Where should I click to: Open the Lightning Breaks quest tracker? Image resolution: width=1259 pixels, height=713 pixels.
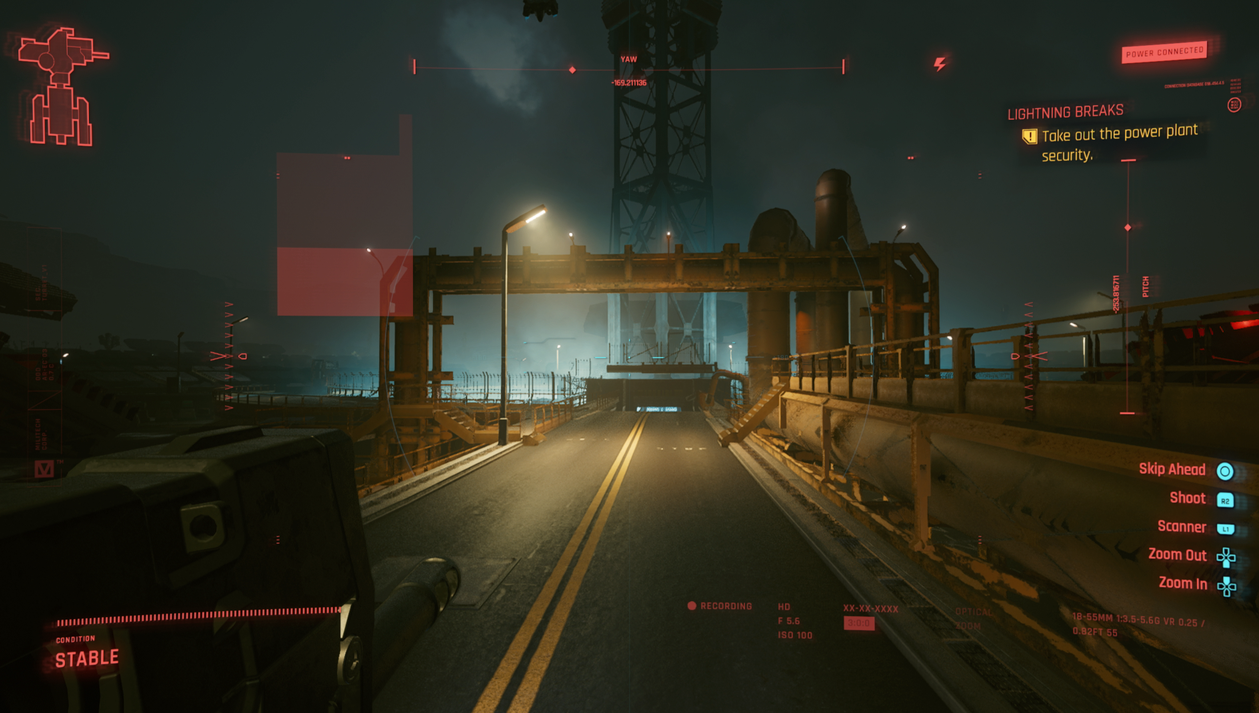[x=1065, y=112]
